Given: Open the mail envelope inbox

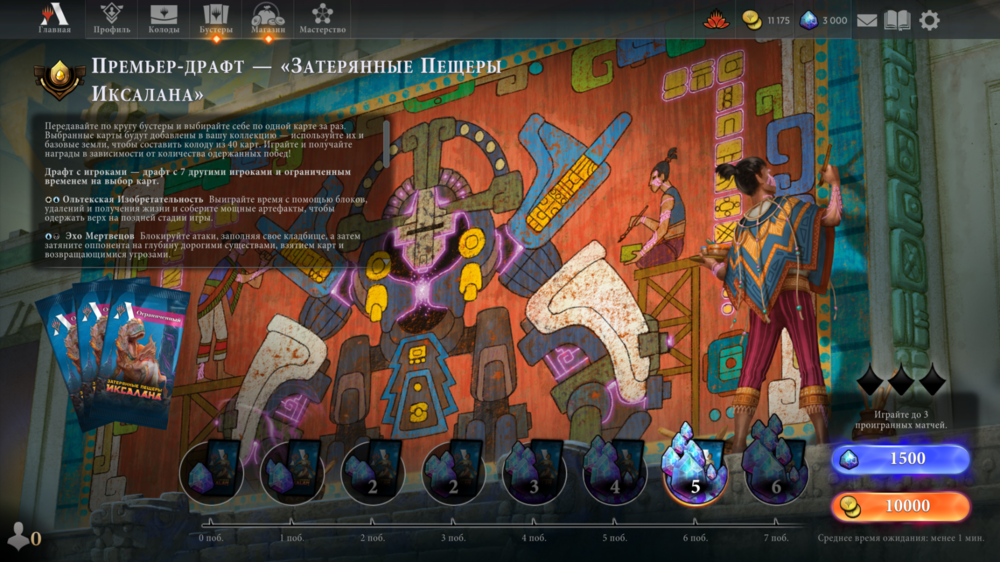Looking at the screenshot, I should pos(866,20).
